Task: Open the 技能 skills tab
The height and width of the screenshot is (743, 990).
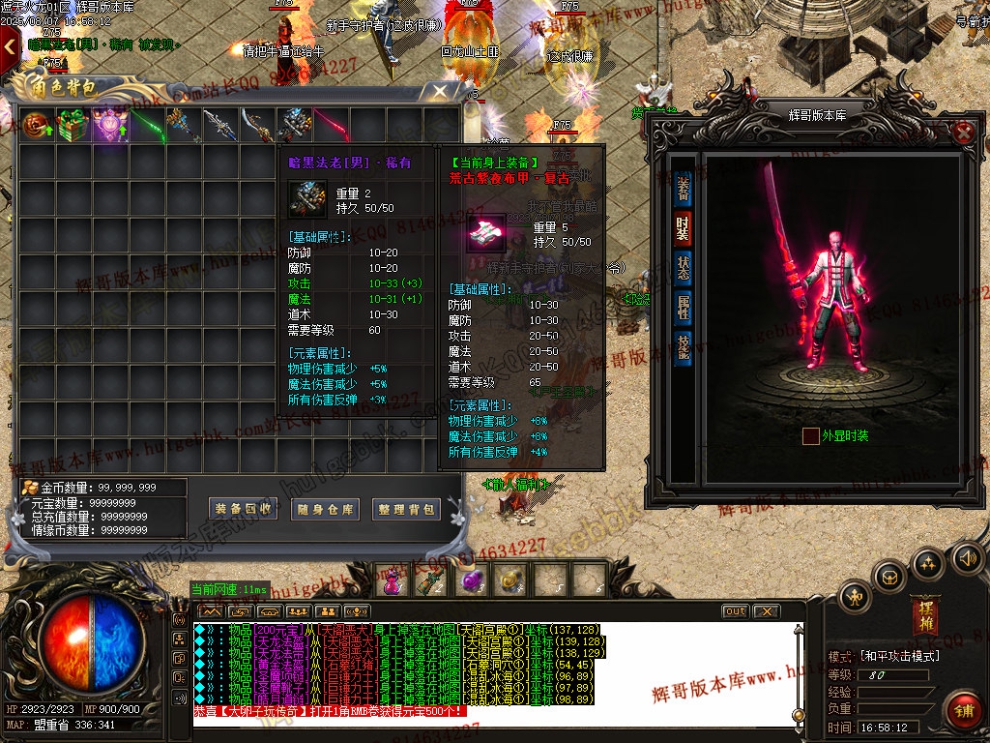Action: 683,348
